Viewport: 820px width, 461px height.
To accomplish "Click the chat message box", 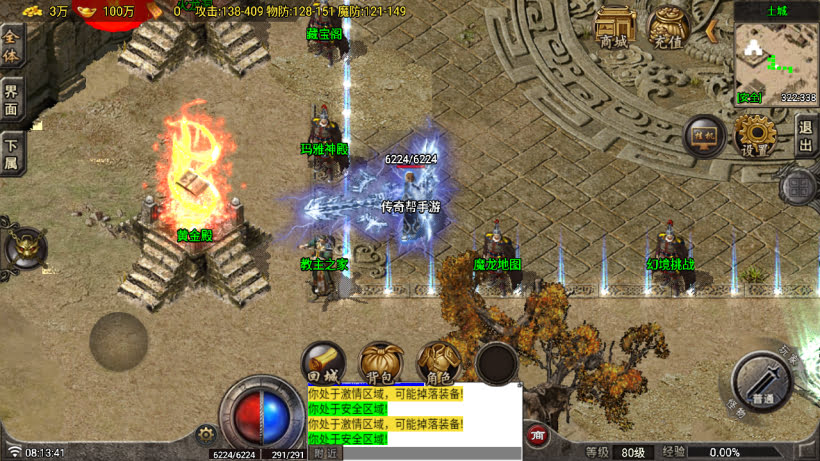I will [414, 416].
